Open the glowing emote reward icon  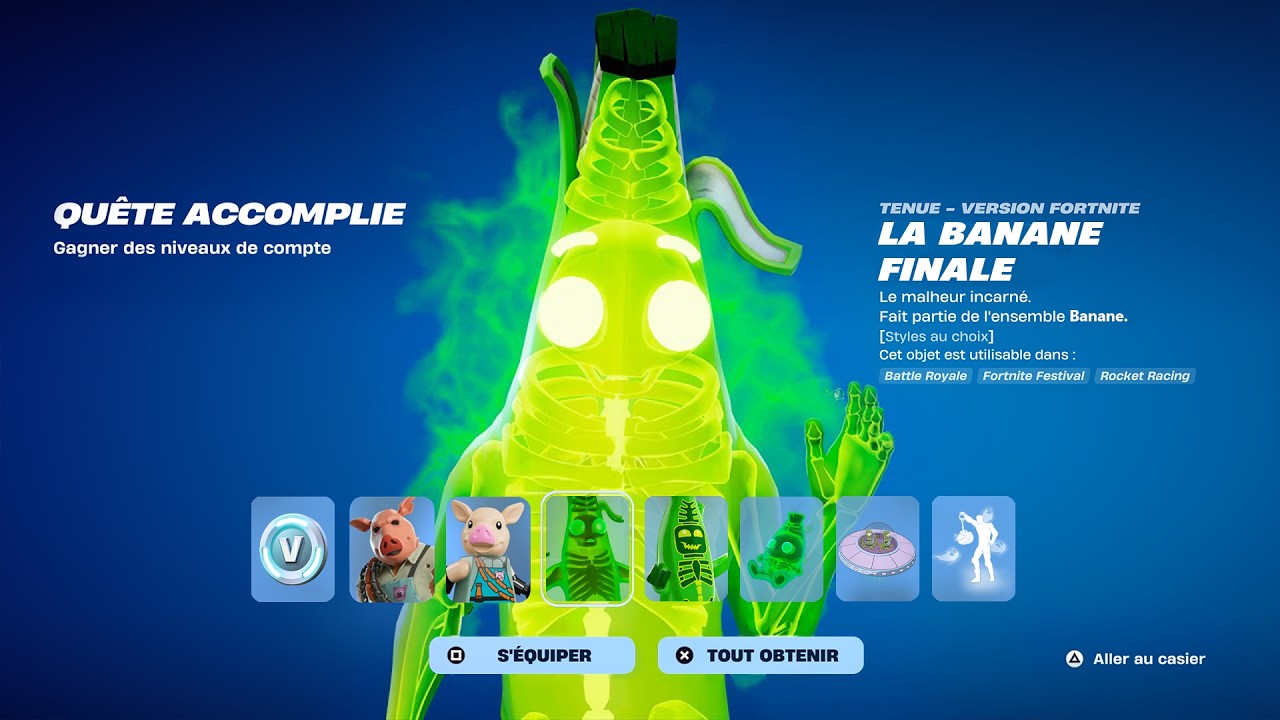[x=973, y=548]
